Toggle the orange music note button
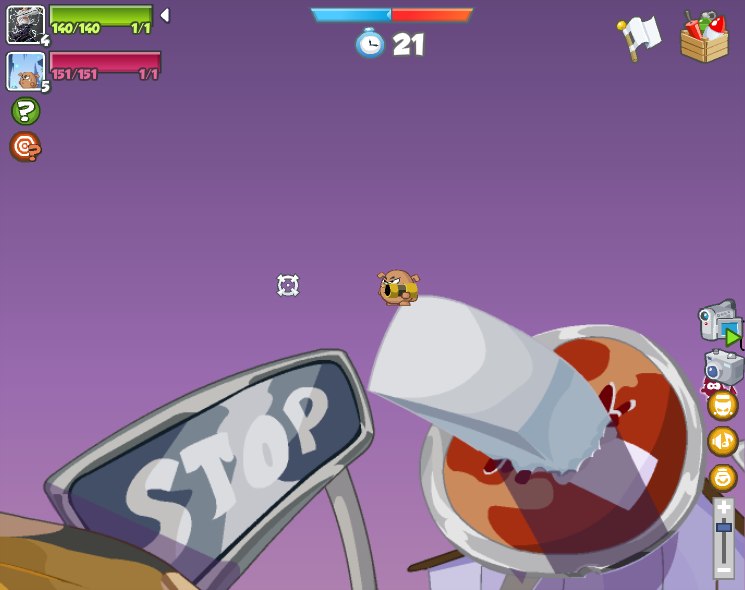 click(x=722, y=441)
